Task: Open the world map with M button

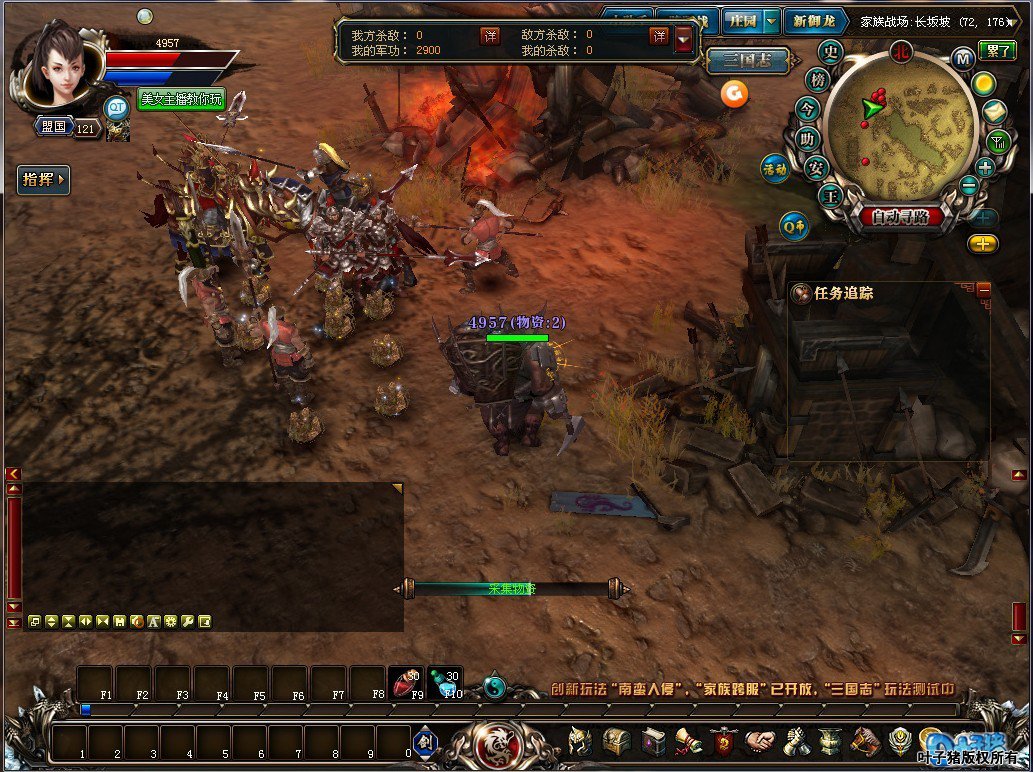Action: [x=963, y=57]
